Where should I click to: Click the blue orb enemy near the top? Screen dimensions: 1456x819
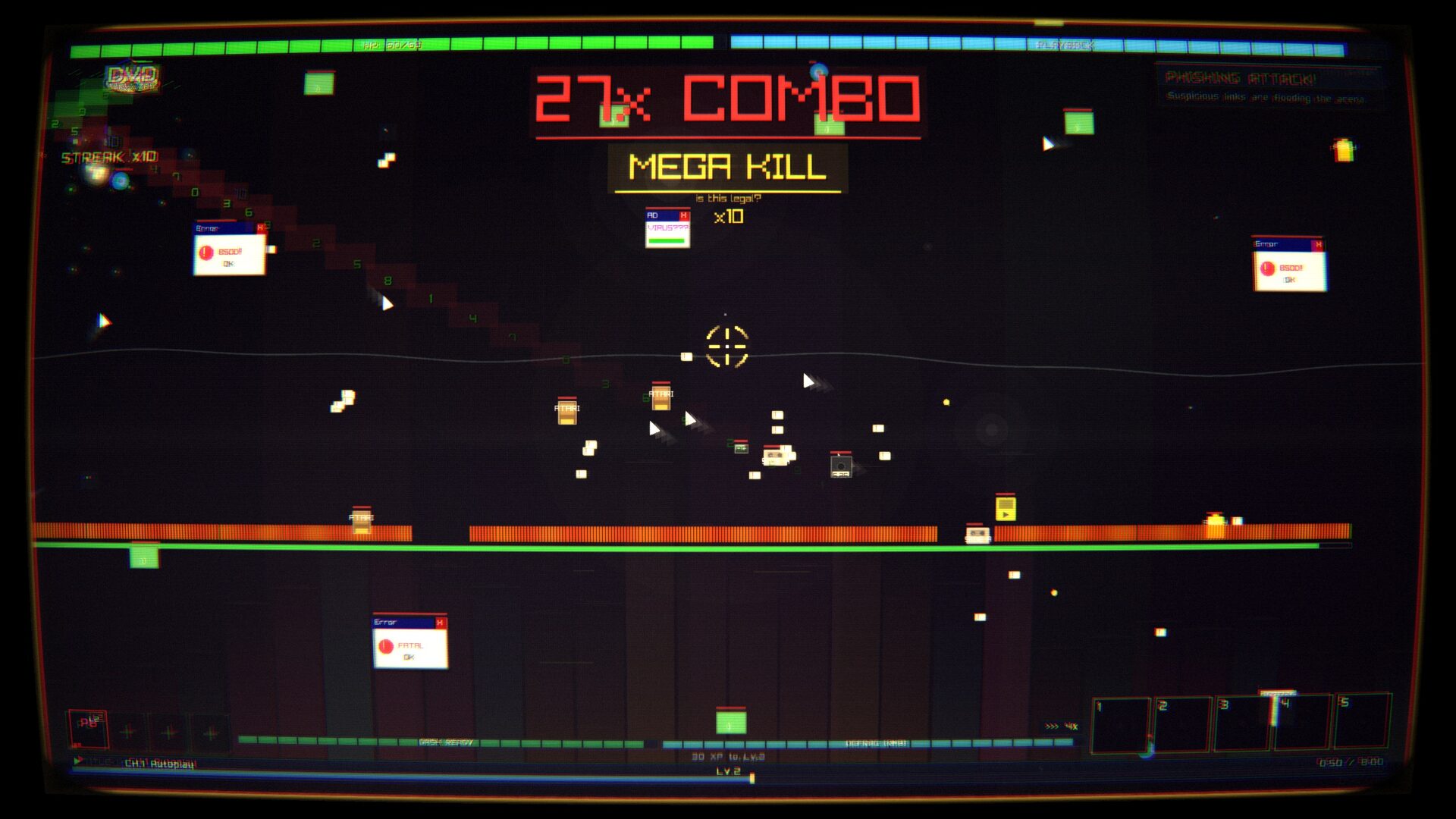[x=819, y=71]
